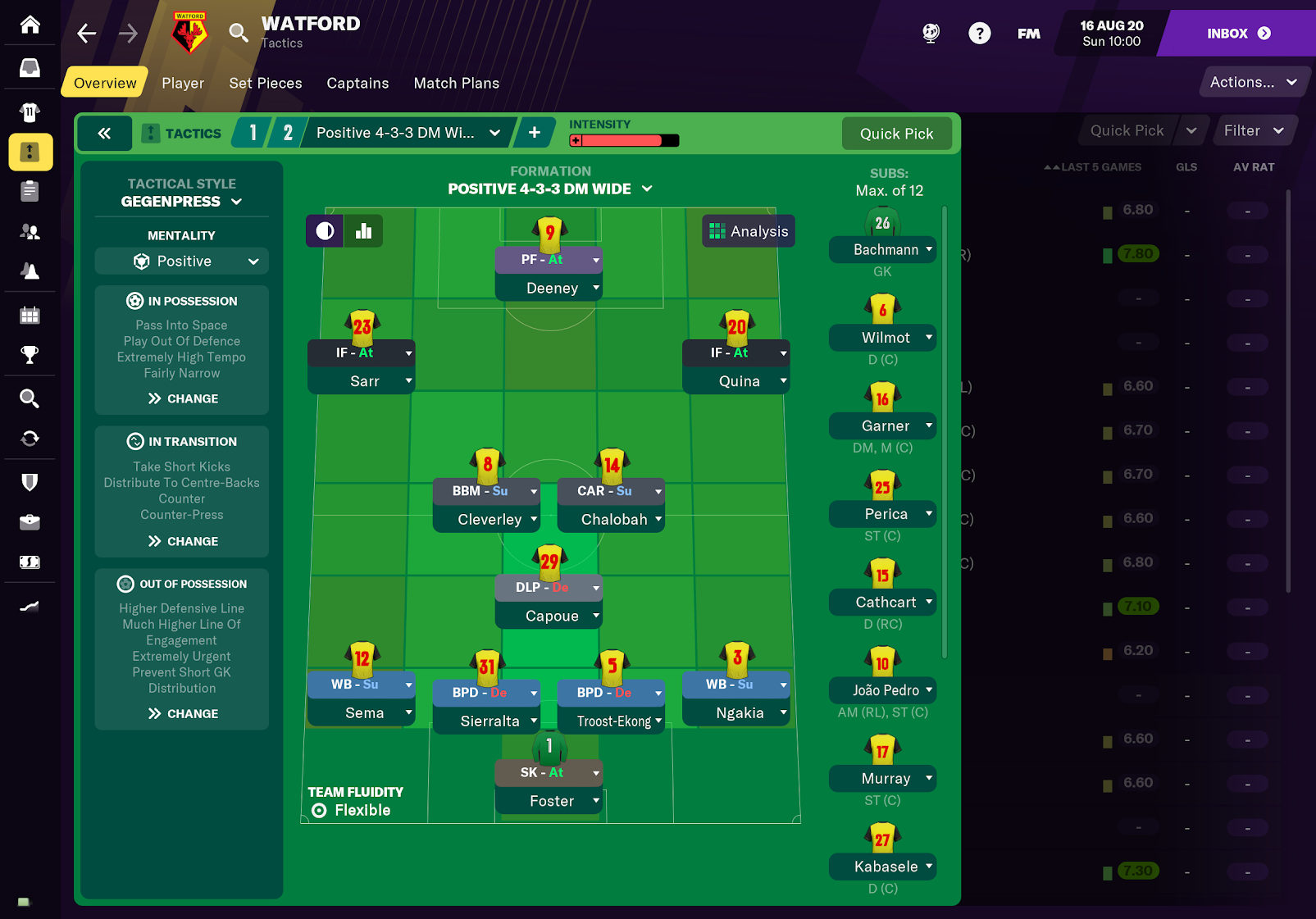1316x919 pixels.
Task: Open Transfers with the circular arrows icon
Action: 30,439
